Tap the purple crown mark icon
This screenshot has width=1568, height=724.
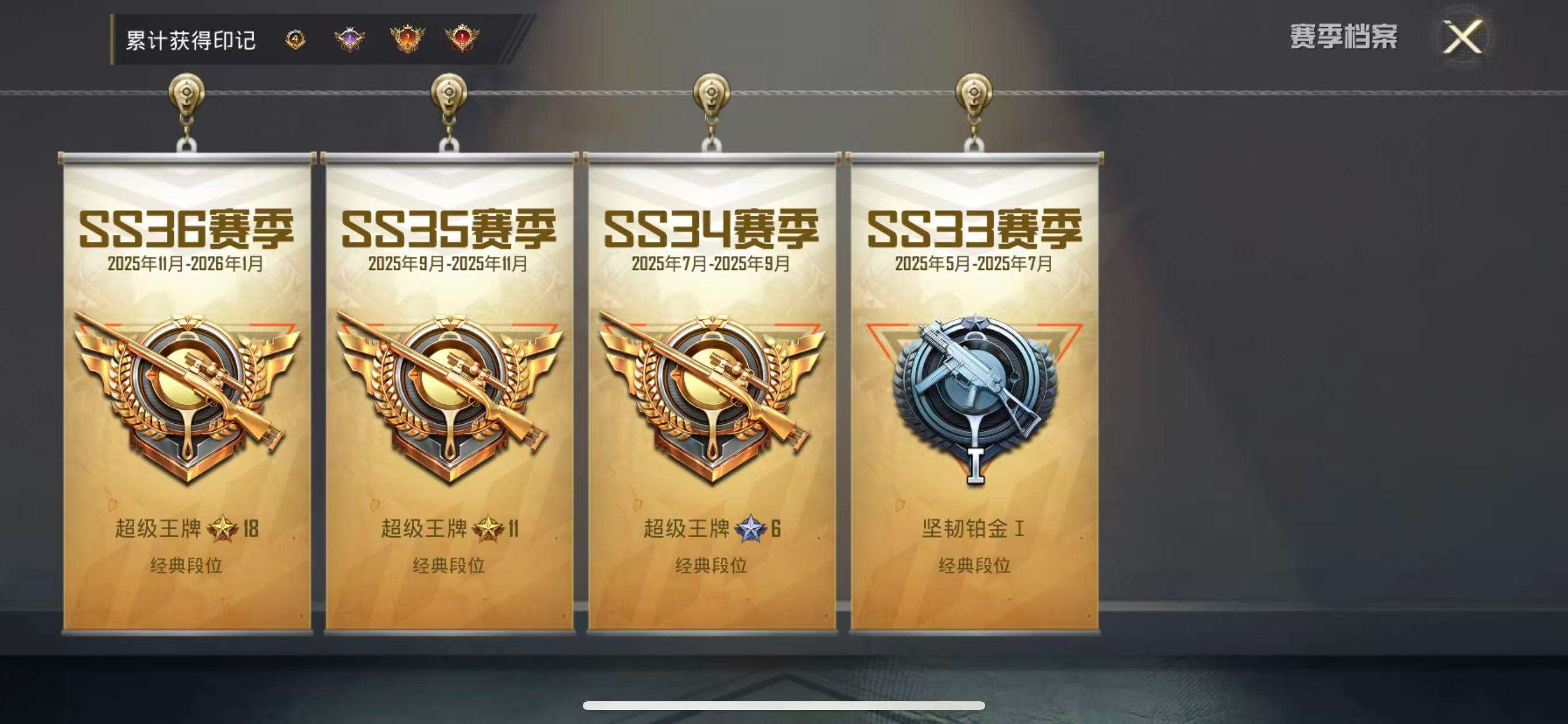349,38
